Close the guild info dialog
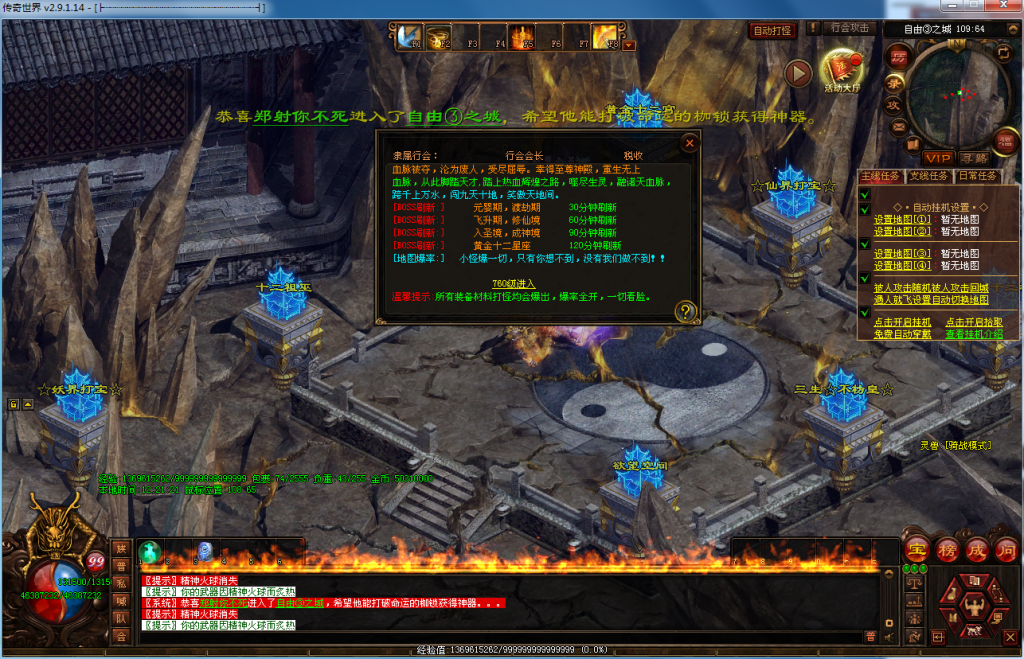 click(689, 143)
